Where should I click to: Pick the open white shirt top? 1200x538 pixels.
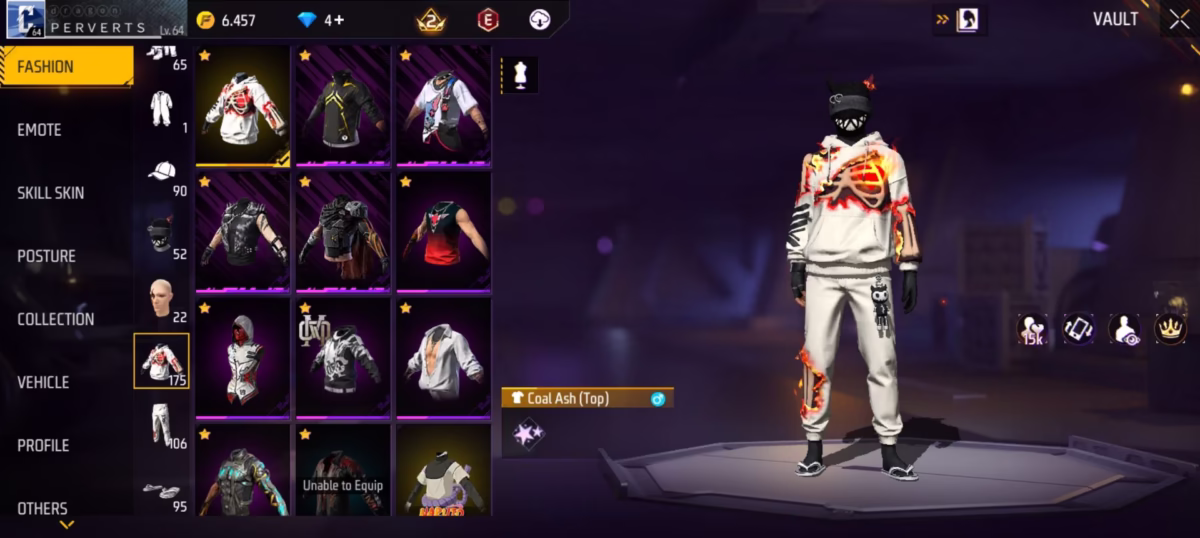pos(444,357)
